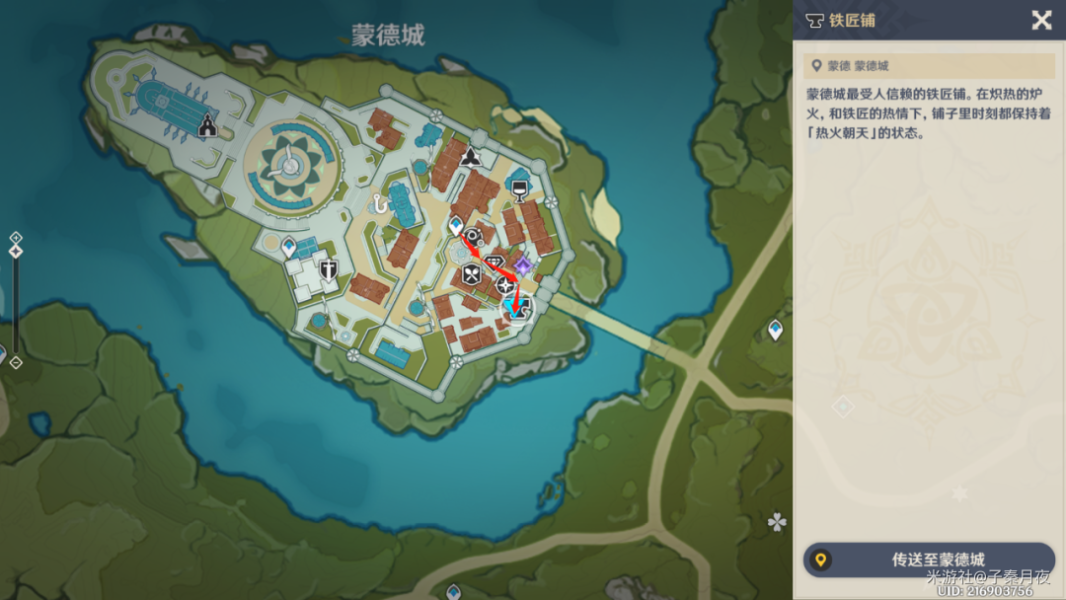Choose the wine glass tavern marker
This screenshot has height=600, width=1066.
tap(518, 188)
